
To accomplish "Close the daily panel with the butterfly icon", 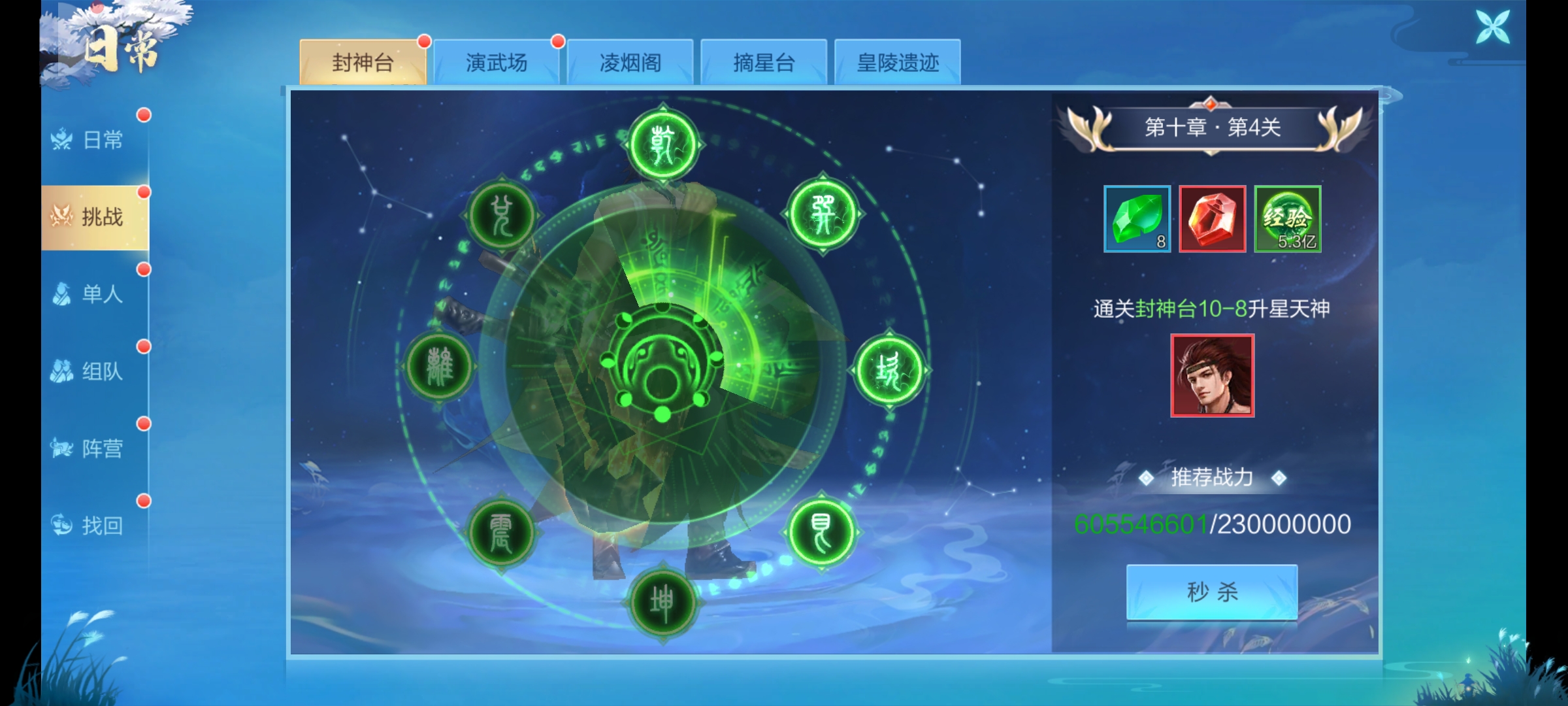I will 1493,27.
